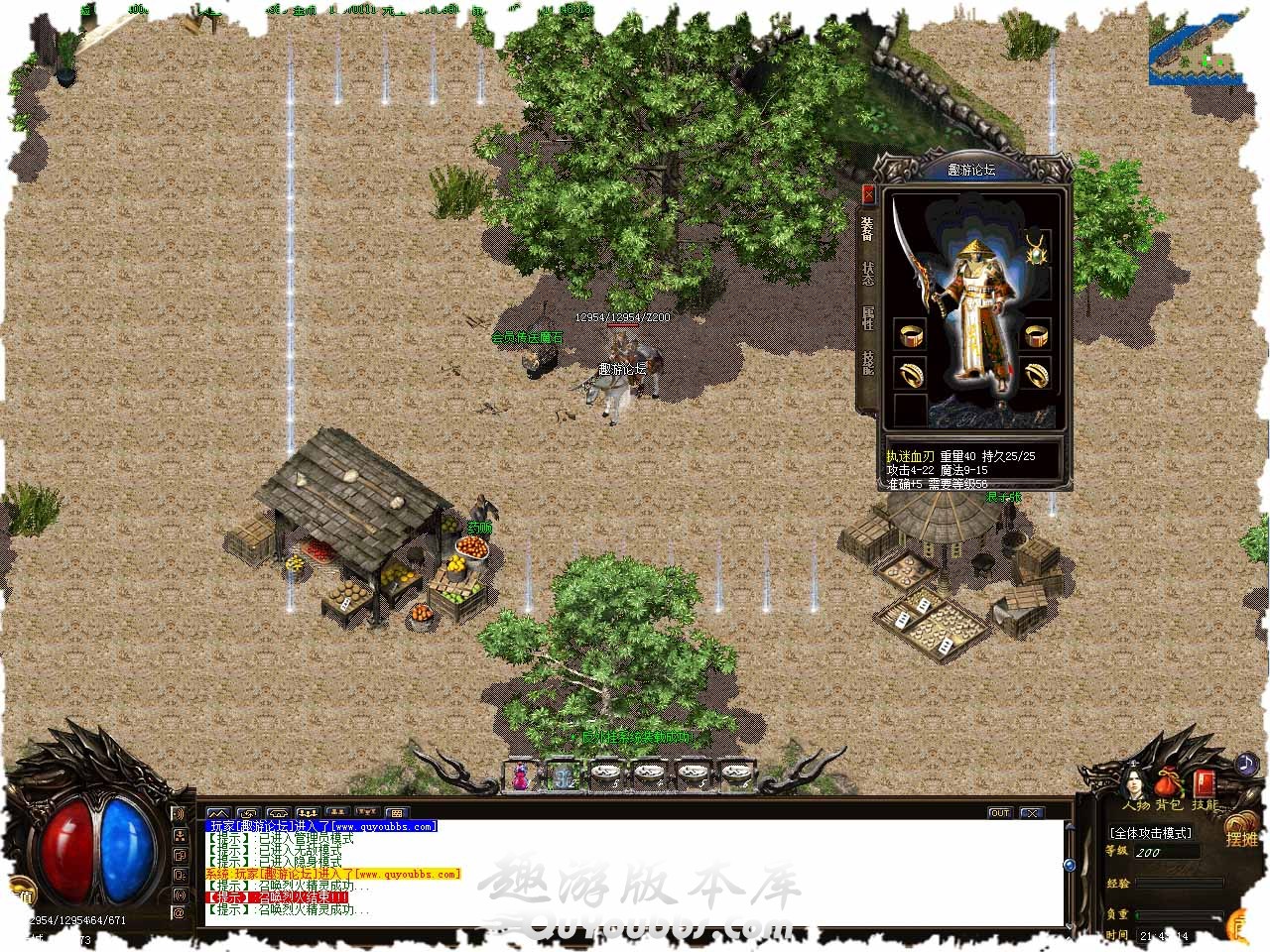Open the 技能 red skill book

pyautogui.click(x=1205, y=783)
